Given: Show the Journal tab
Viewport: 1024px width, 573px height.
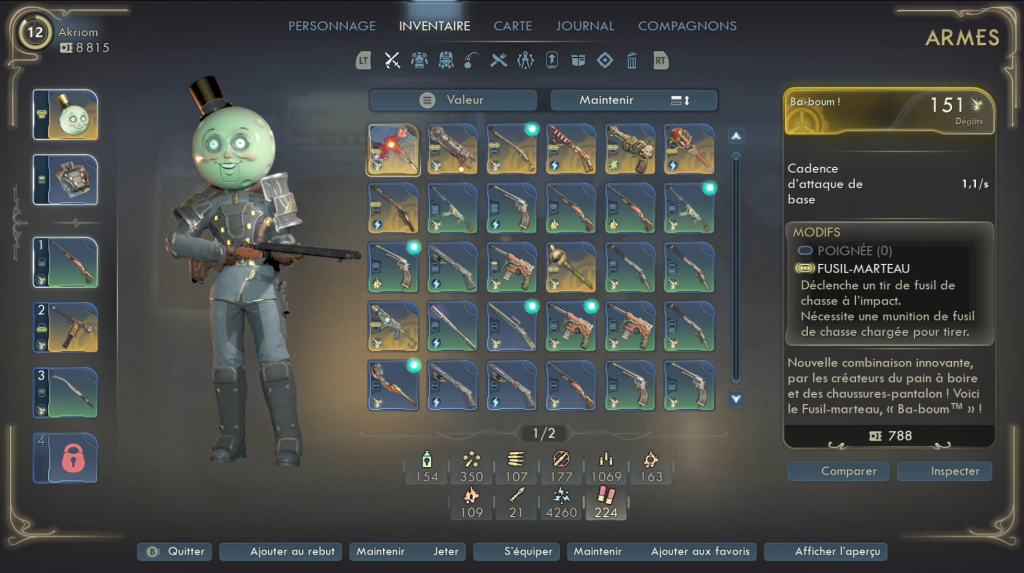Looking at the screenshot, I should 585,26.
